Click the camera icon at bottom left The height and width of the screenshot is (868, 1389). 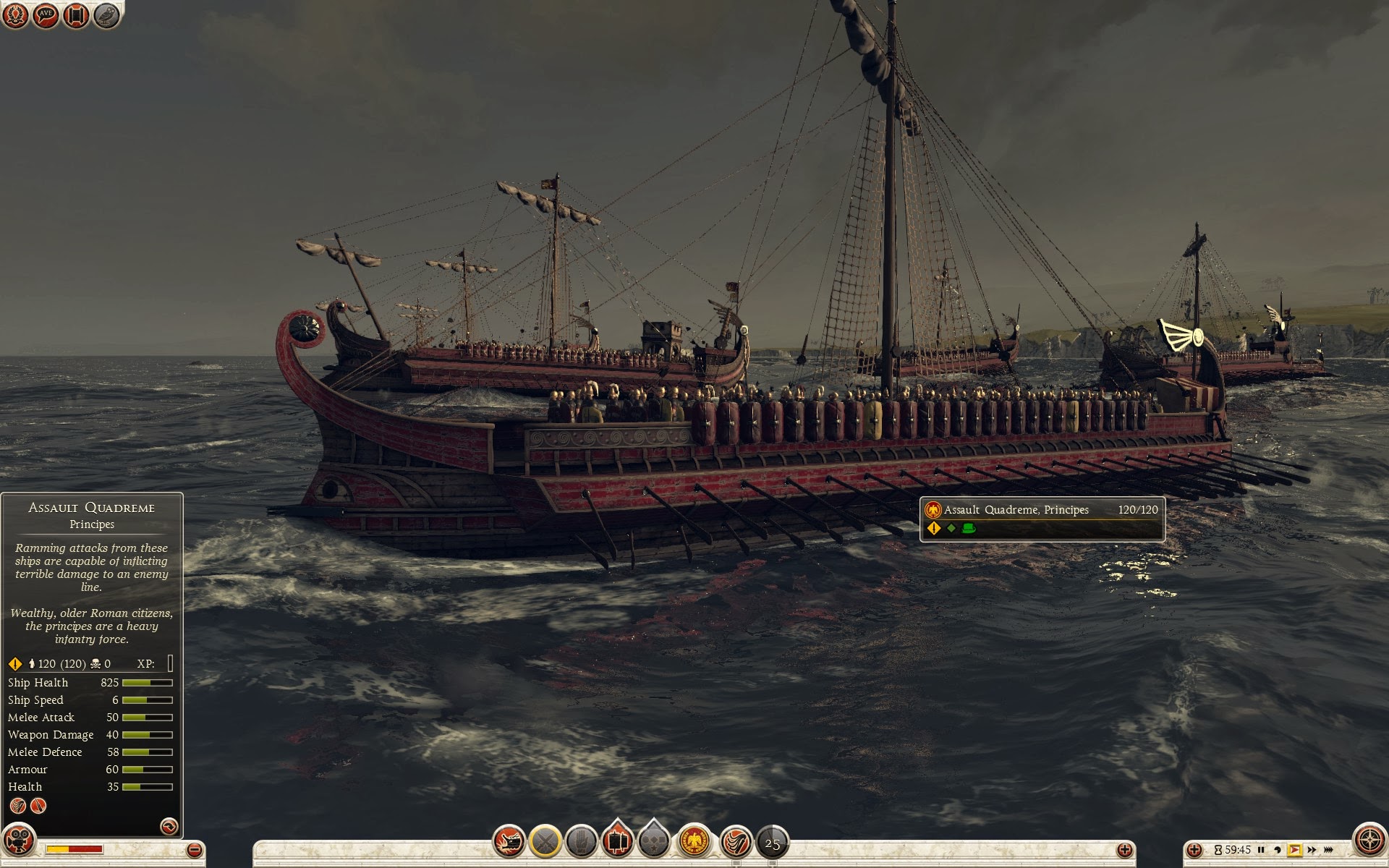coord(18,841)
